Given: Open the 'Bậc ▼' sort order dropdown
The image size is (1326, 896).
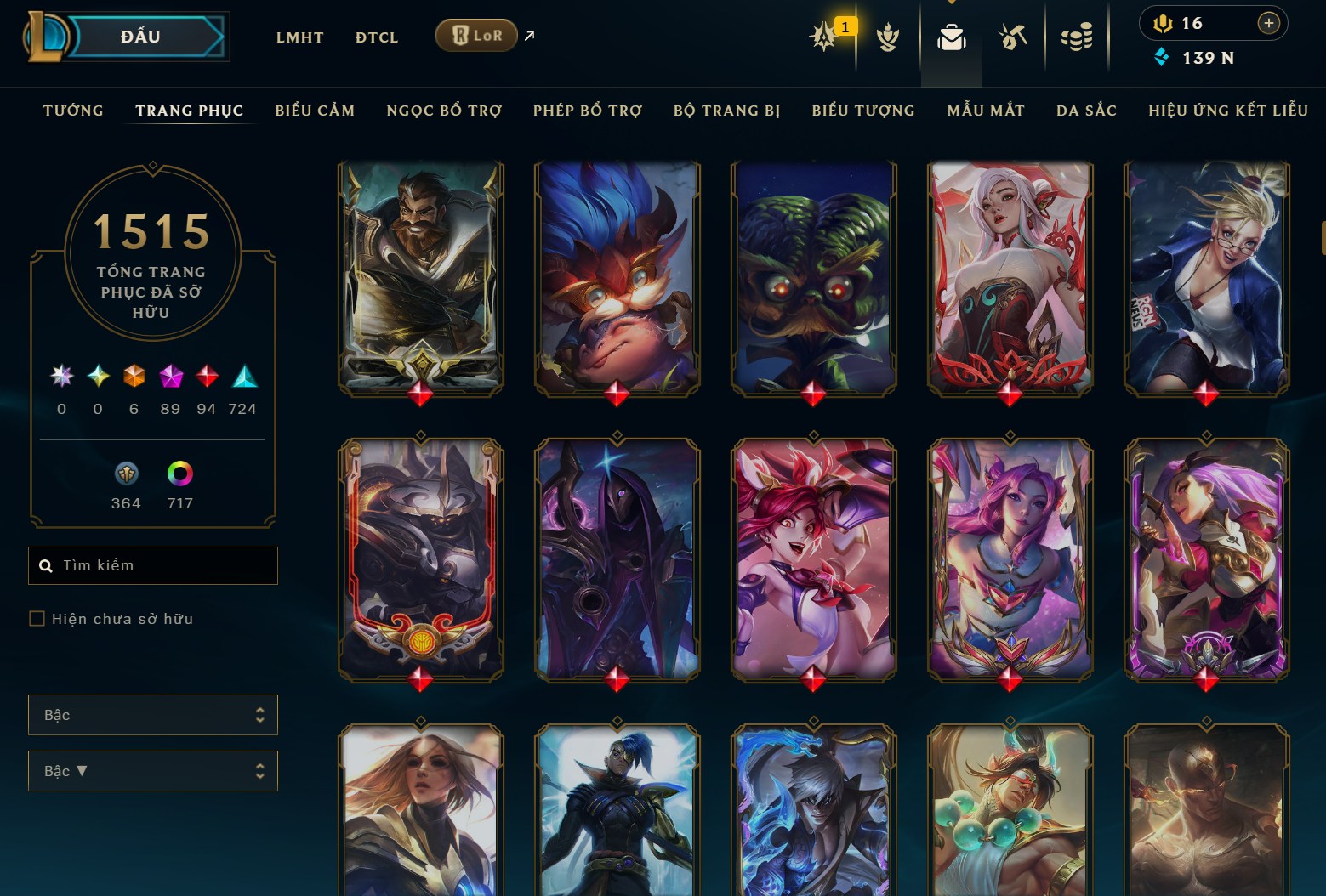Looking at the screenshot, I should (153, 771).
